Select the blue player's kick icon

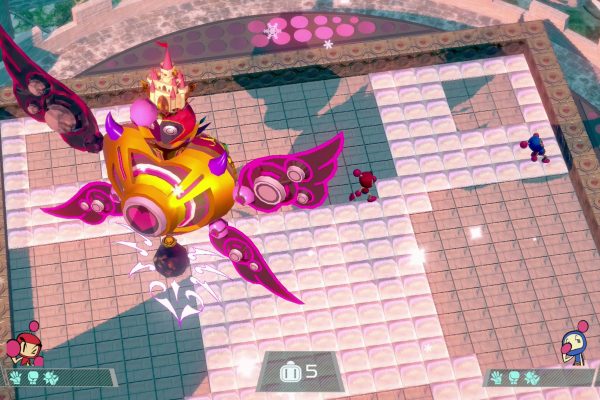531,377
